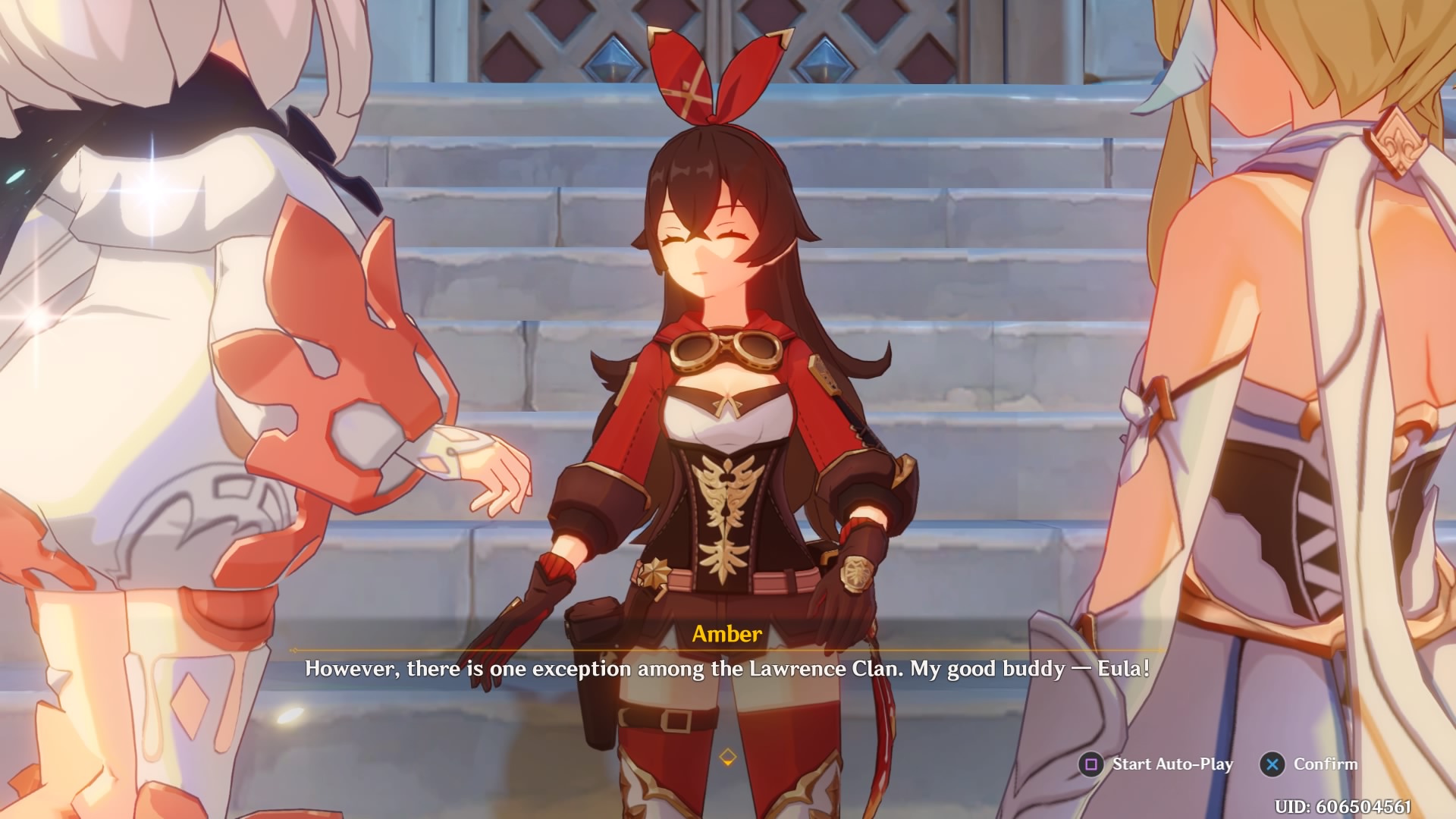Open the next dialogue line with Confirm

click(1273, 764)
